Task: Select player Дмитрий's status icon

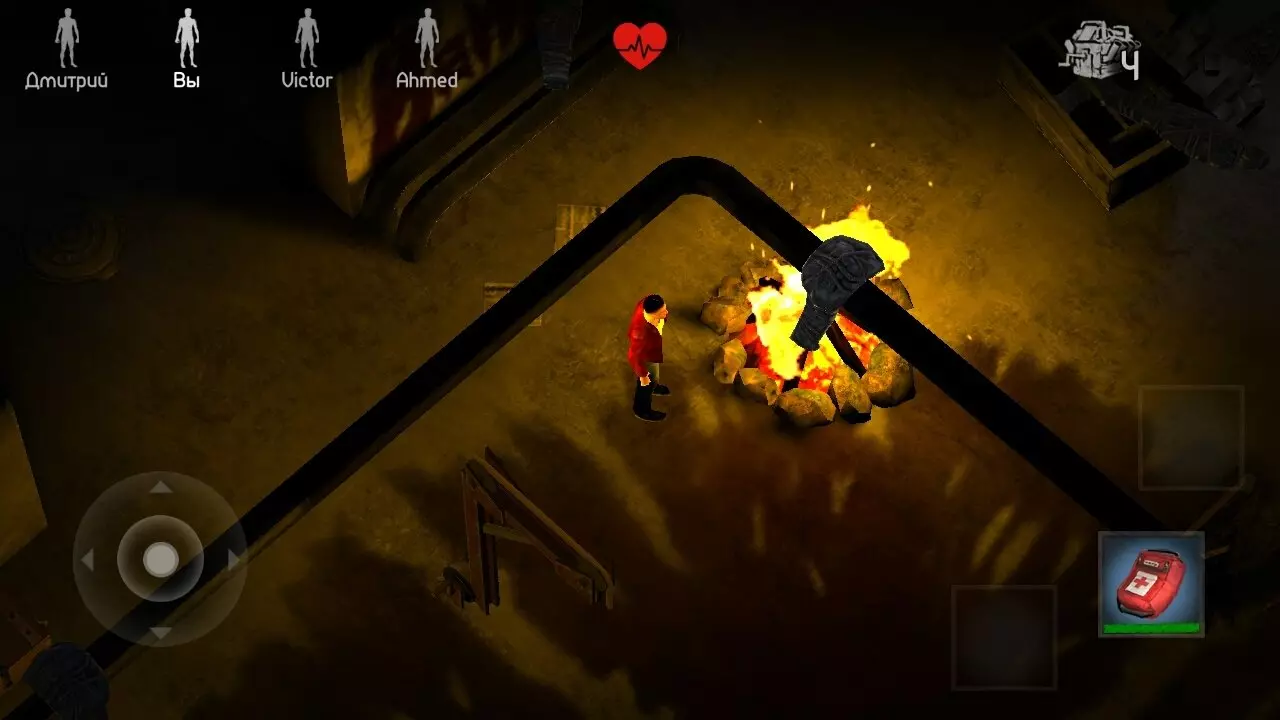Action: [x=67, y=39]
